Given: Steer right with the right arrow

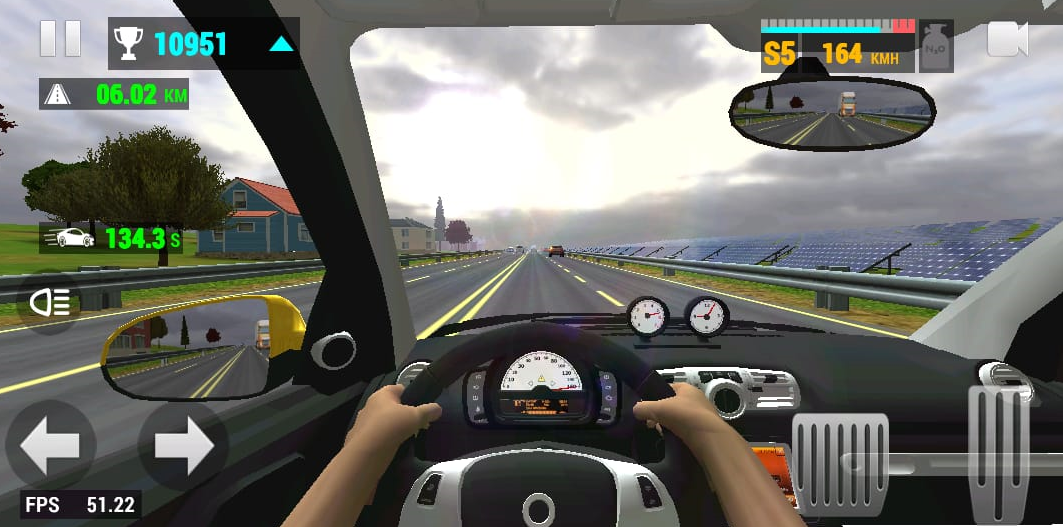Looking at the screenshot, I should [x=183, y=446].
